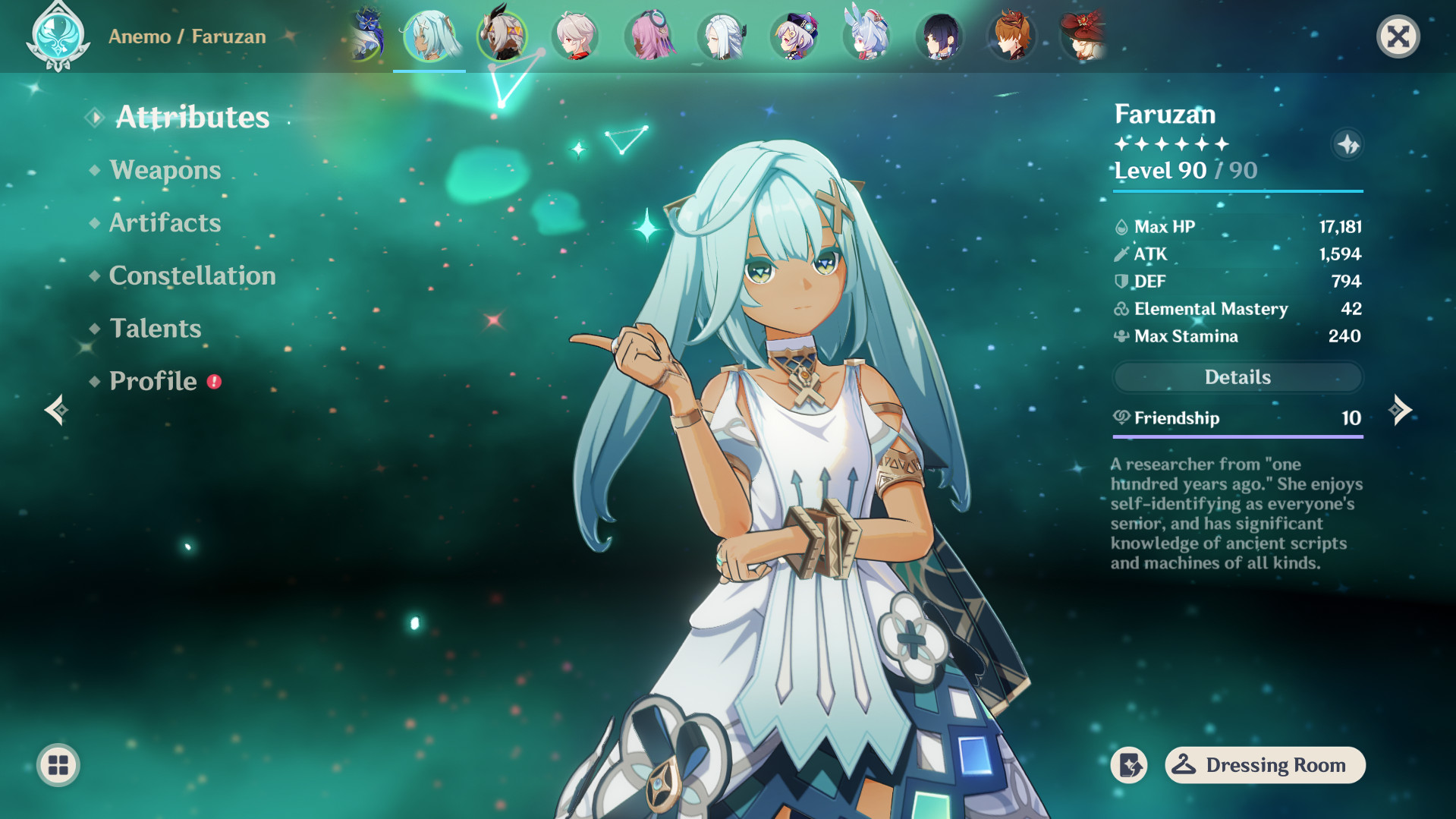Click the constellation star icon near Level 90
1456x819 pixels.
pyautogui.click(x=1348, y=144)
